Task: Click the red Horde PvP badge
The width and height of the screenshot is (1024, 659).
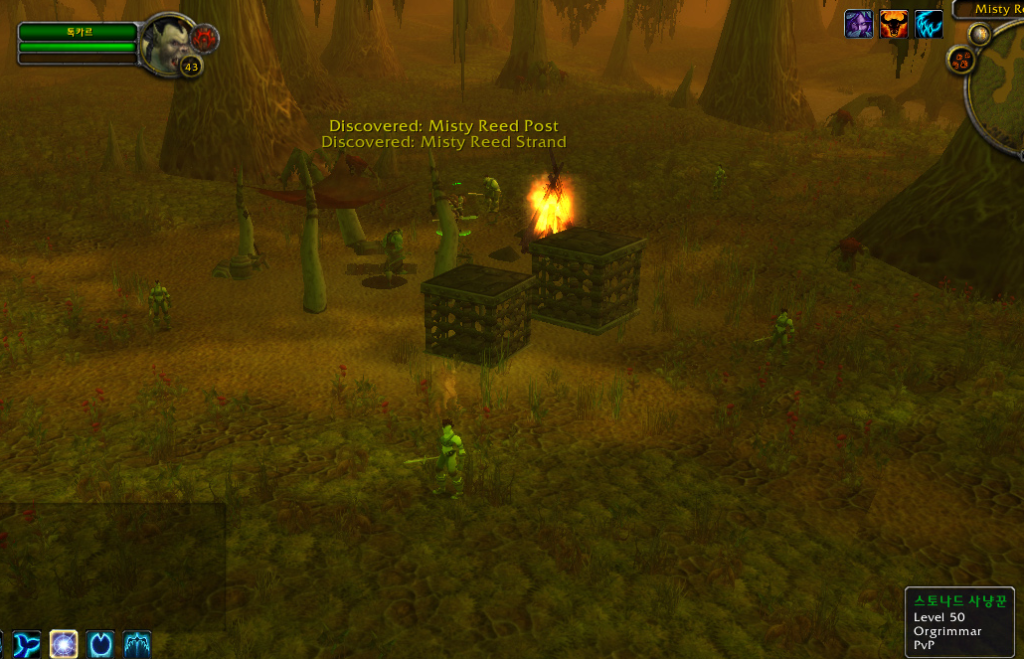Action: (206, 38)
